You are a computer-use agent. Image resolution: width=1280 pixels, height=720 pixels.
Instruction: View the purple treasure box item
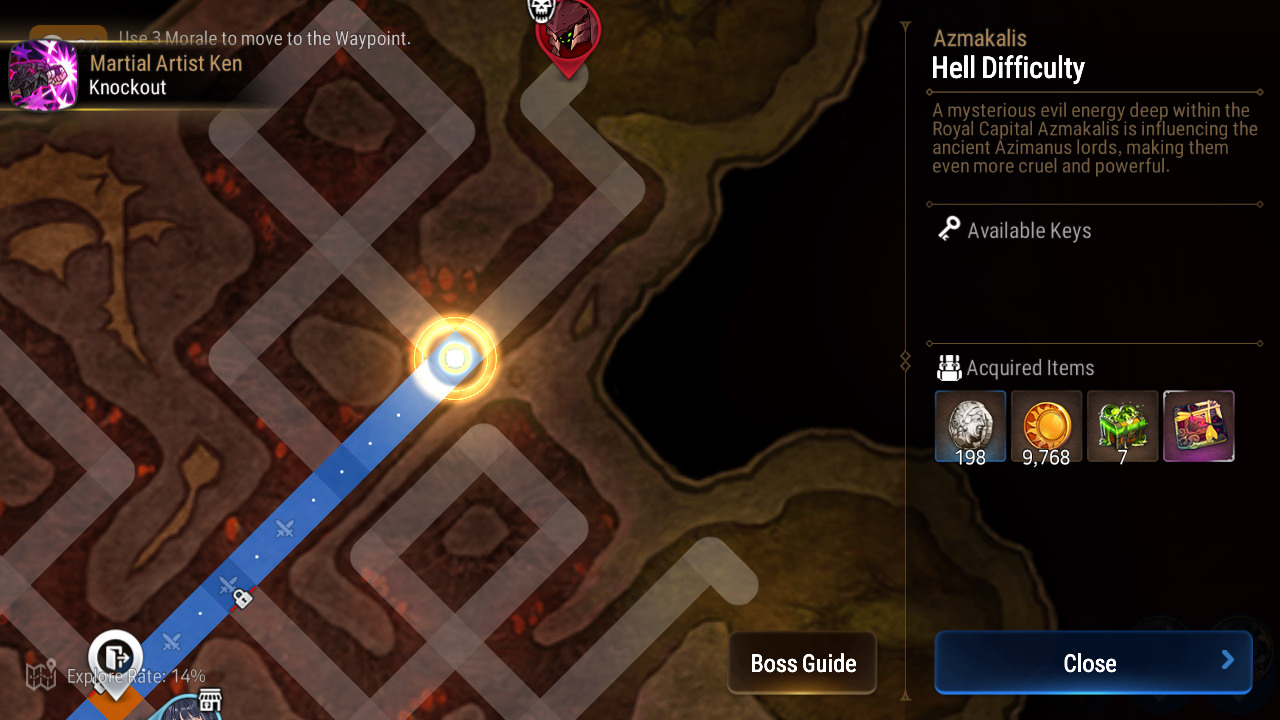click(x=1198, y=426)
